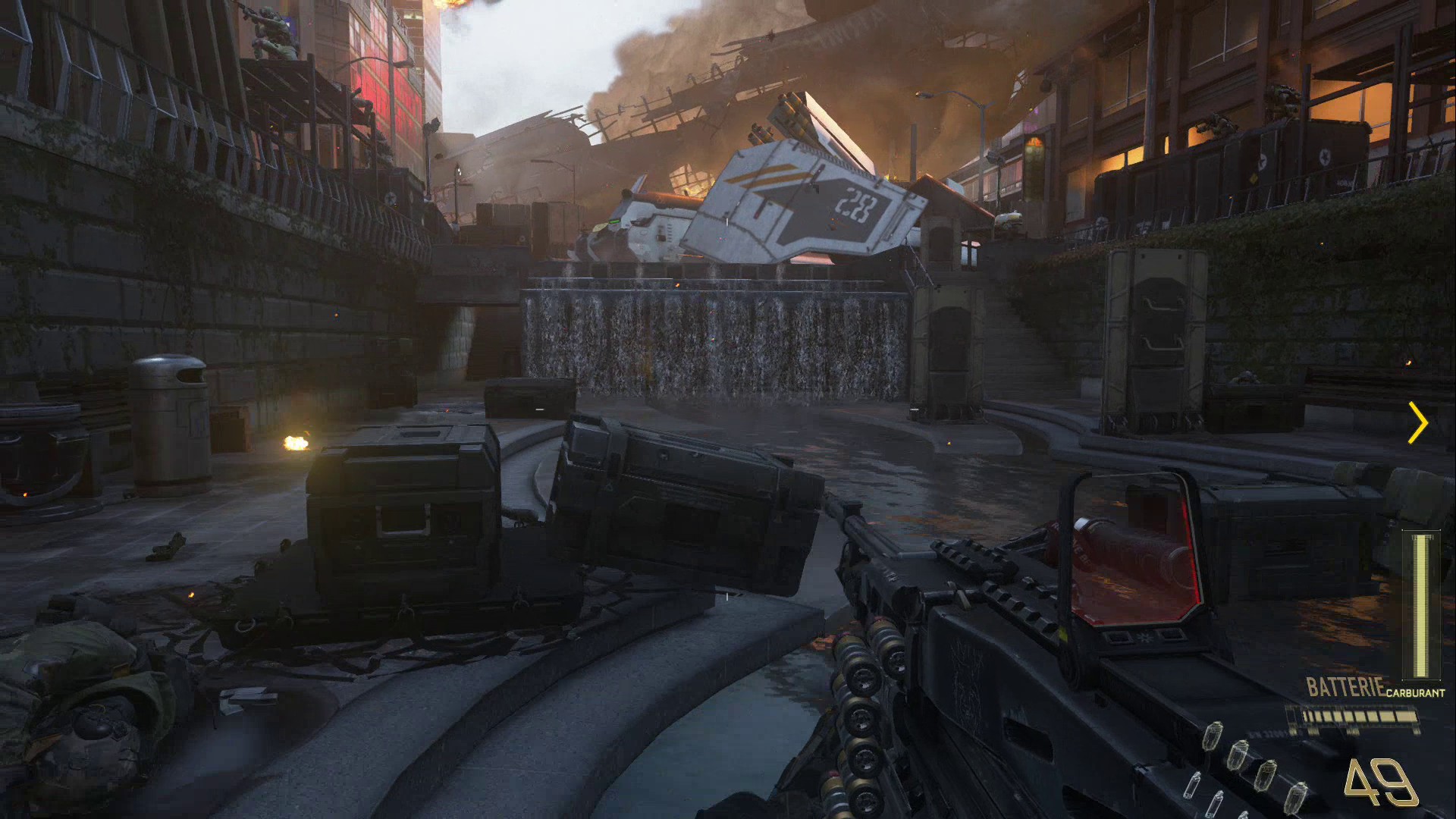The height and width of the screenshot is (819, 1456).
Task: Click the yellow objective direction chevron
Action: point(1418,423)
